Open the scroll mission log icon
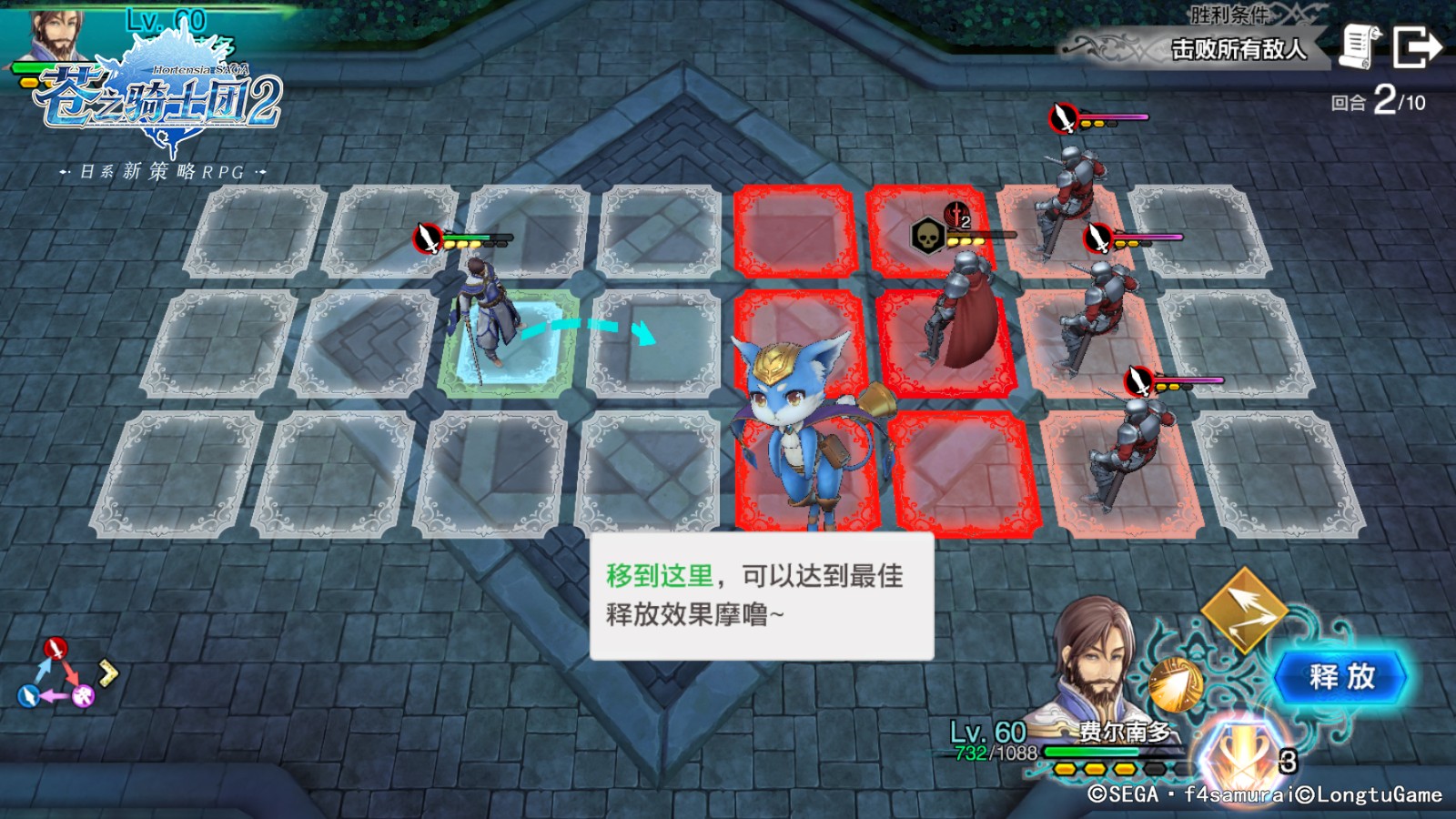Screen dimensions: 1456x819 [x=1360, y=45]
